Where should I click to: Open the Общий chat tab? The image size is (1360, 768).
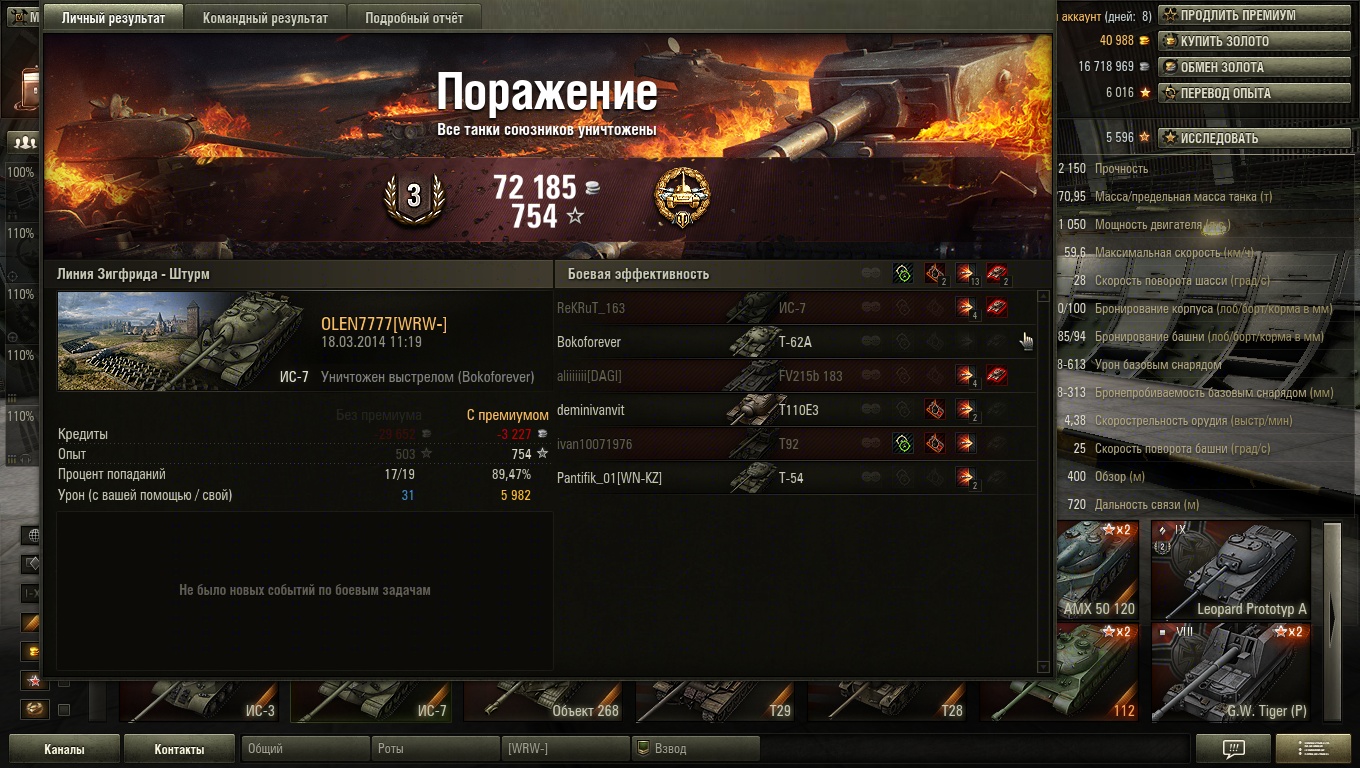tap(305, 749)
